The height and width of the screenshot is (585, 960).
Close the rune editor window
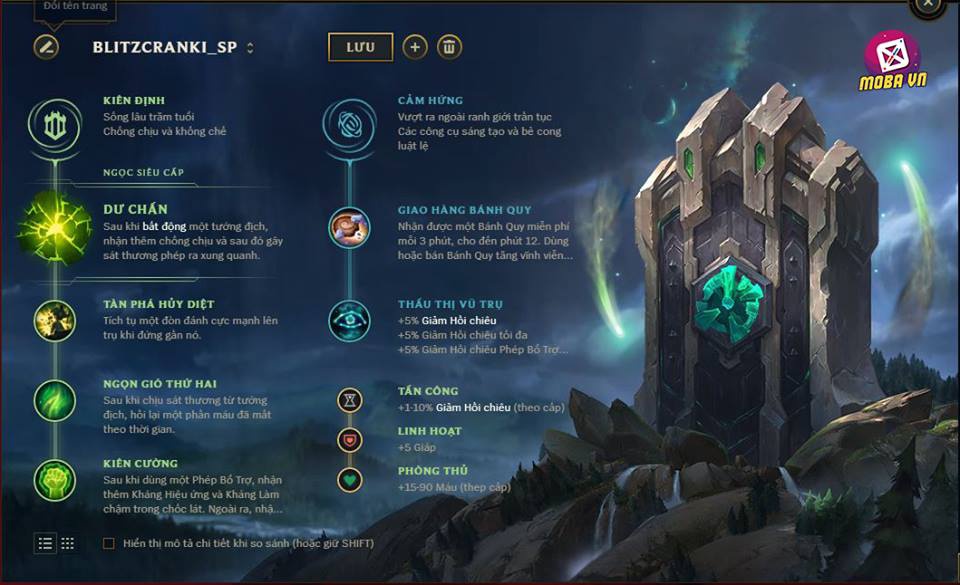929,5
